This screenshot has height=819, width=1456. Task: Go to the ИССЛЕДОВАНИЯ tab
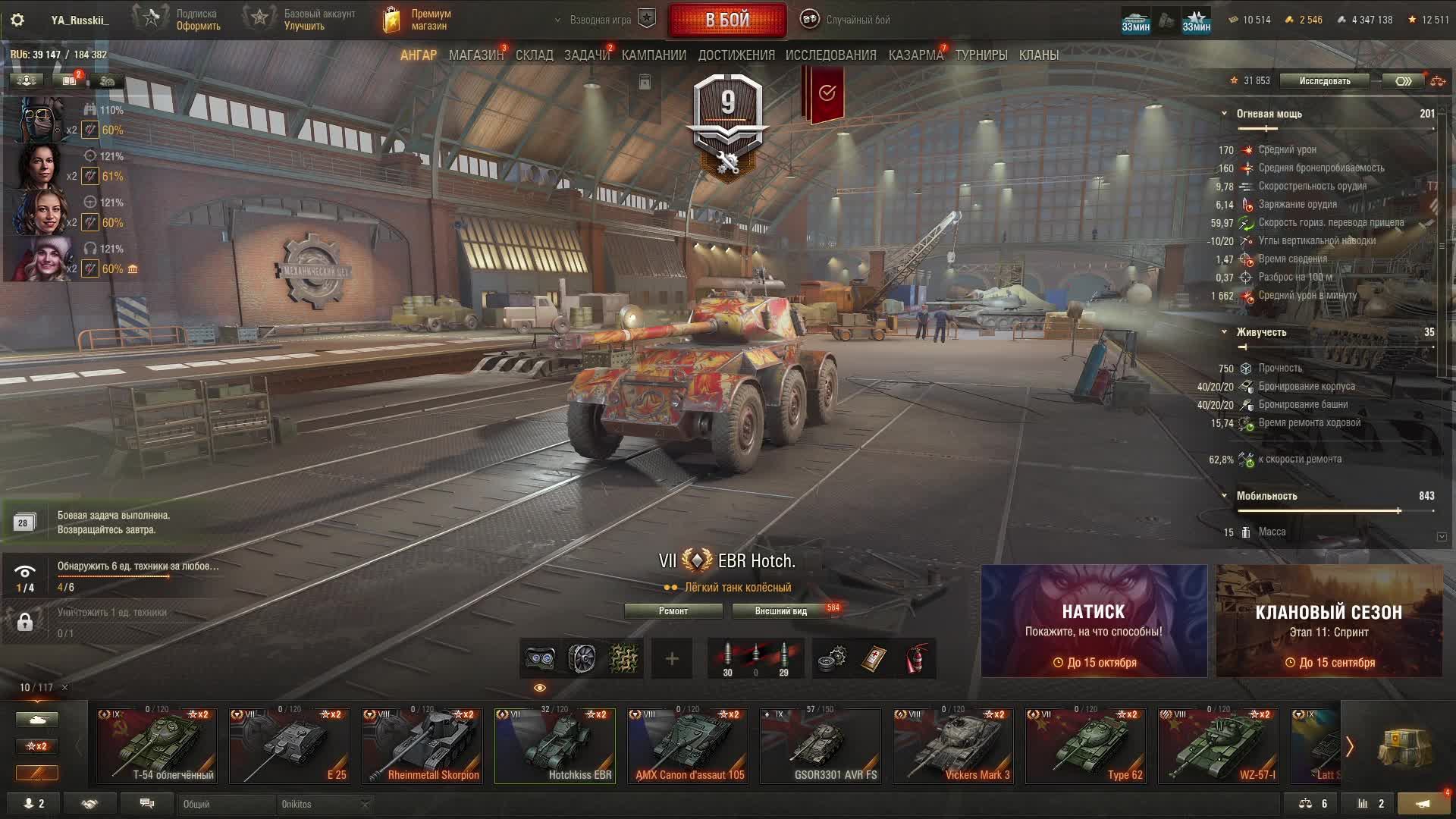pyautogui.click(x=830, y=55)
